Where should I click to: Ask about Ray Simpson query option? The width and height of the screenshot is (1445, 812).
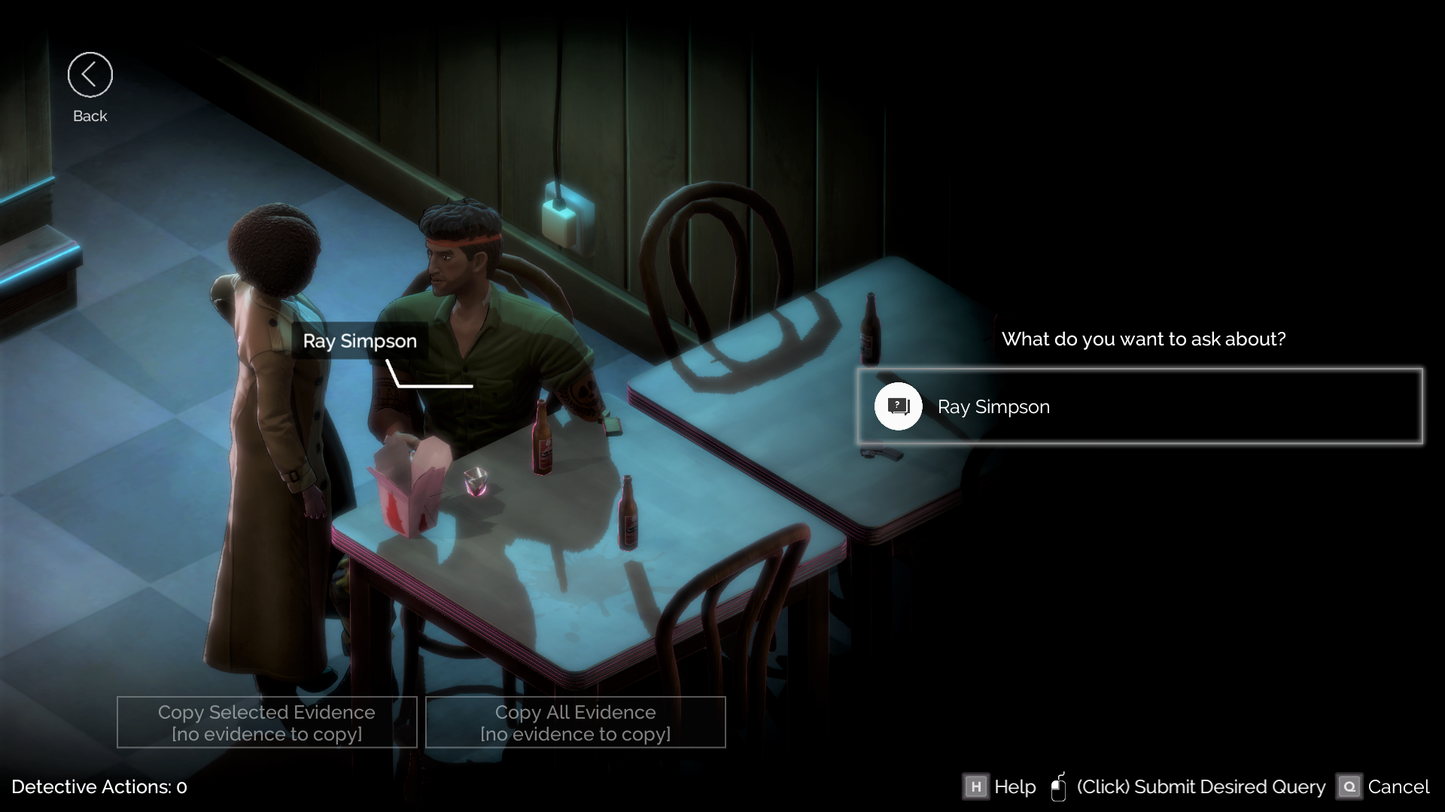(x=1139, y=407)
